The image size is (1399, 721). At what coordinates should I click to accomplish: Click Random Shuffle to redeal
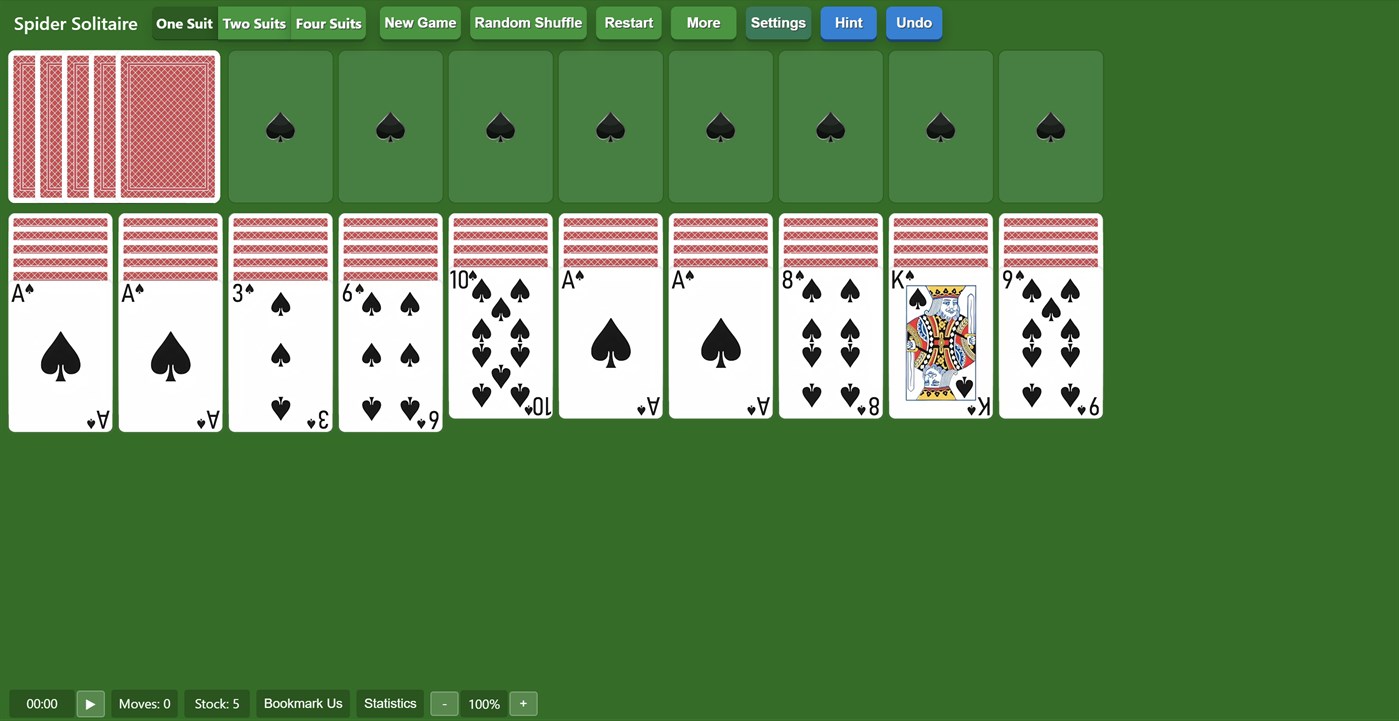click(528, 22)
